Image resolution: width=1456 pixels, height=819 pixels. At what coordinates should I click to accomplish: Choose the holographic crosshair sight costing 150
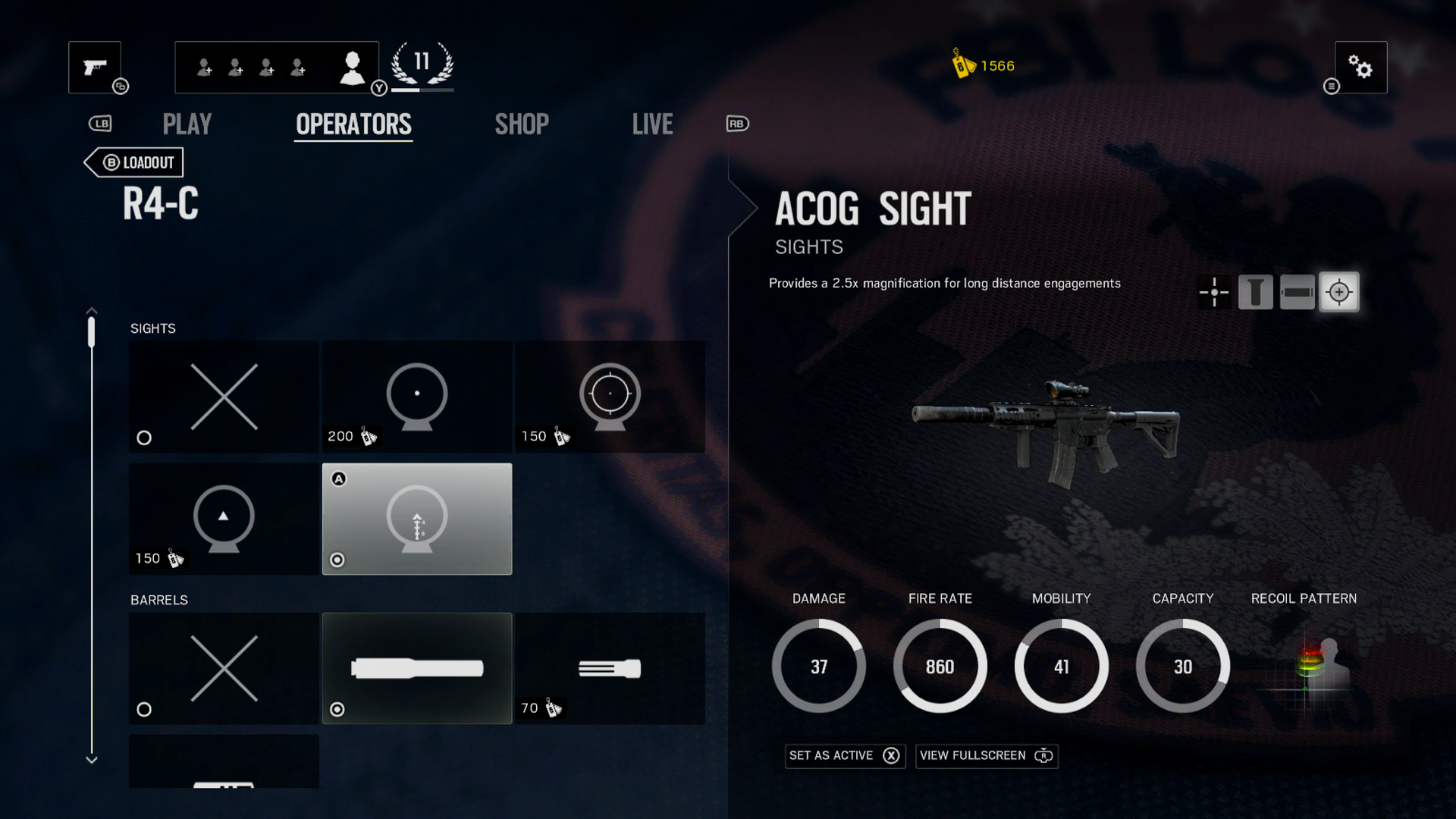[x=610, y=397]
